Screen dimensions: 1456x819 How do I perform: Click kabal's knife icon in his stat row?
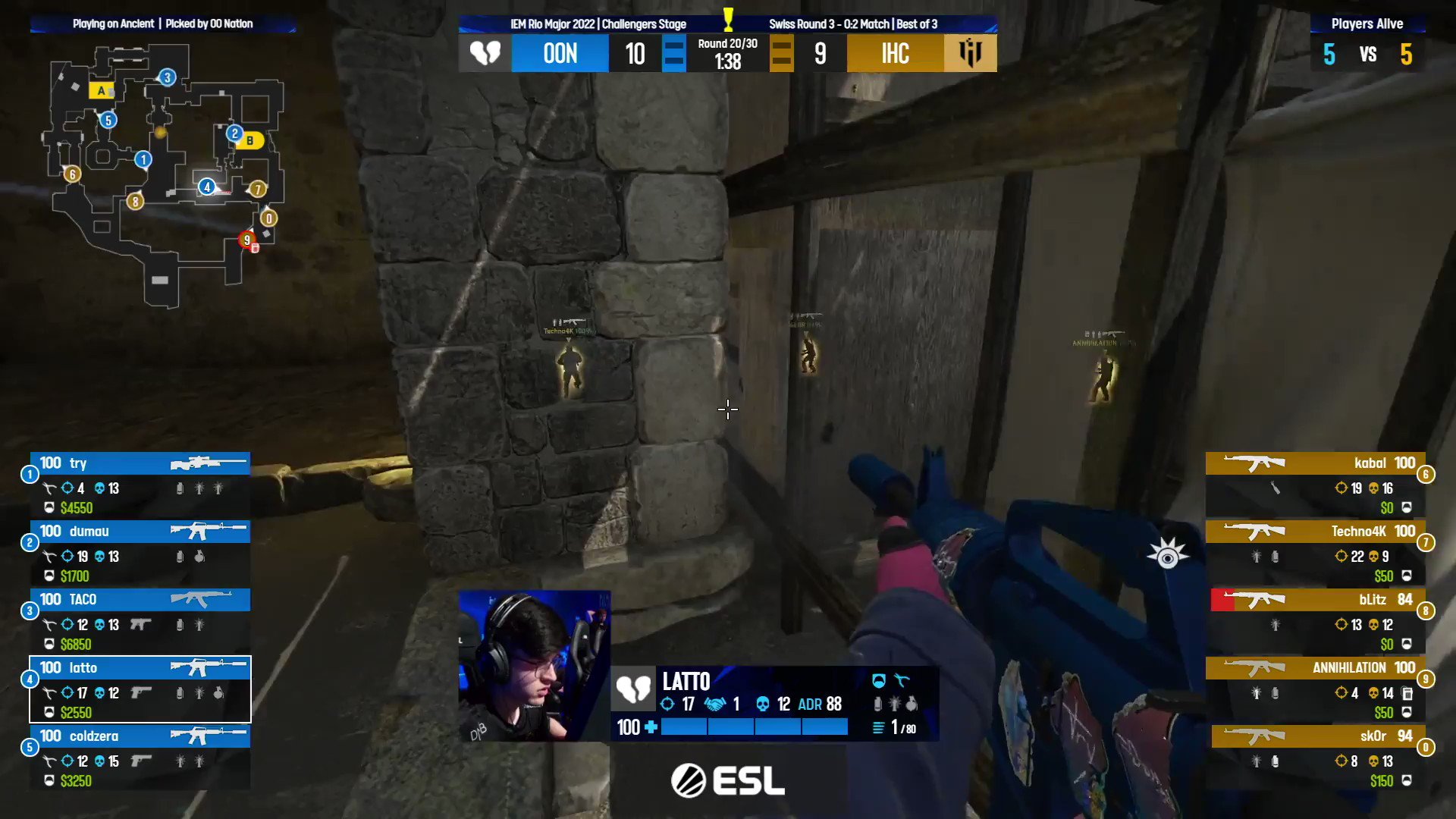point(1276,488)
